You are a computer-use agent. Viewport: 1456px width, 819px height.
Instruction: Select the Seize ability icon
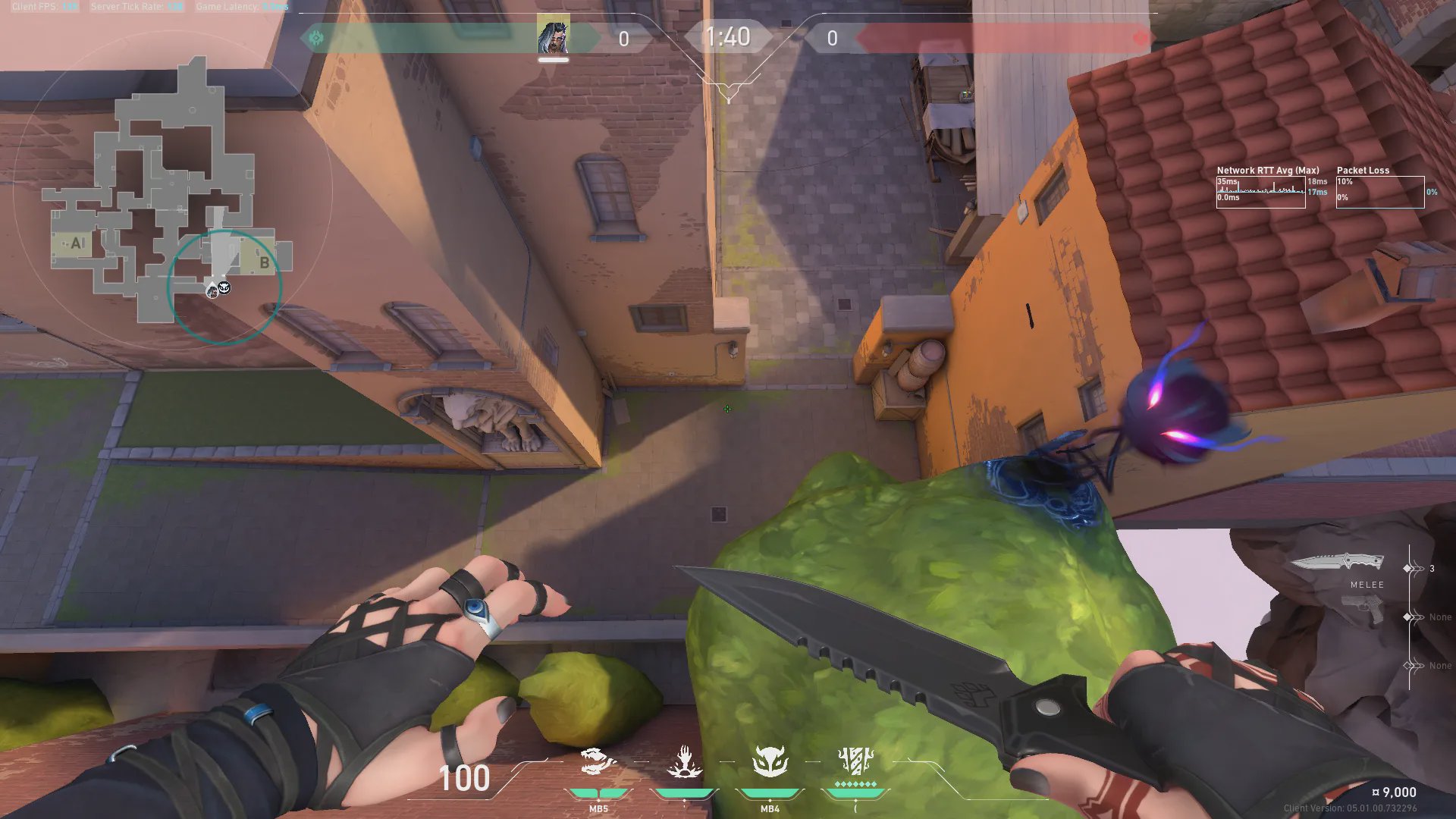[684, 762]
